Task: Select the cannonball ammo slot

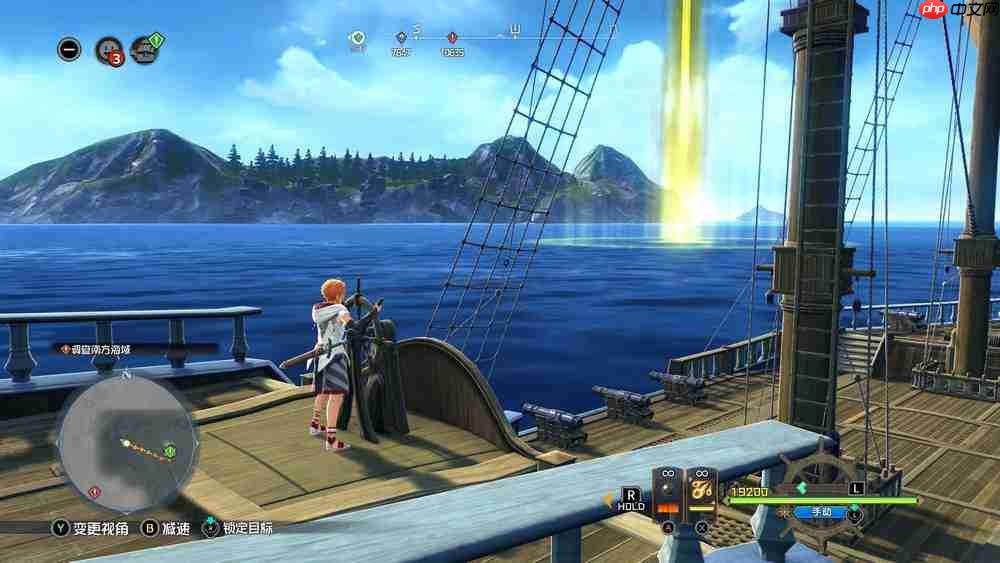Action: point(667,496)
